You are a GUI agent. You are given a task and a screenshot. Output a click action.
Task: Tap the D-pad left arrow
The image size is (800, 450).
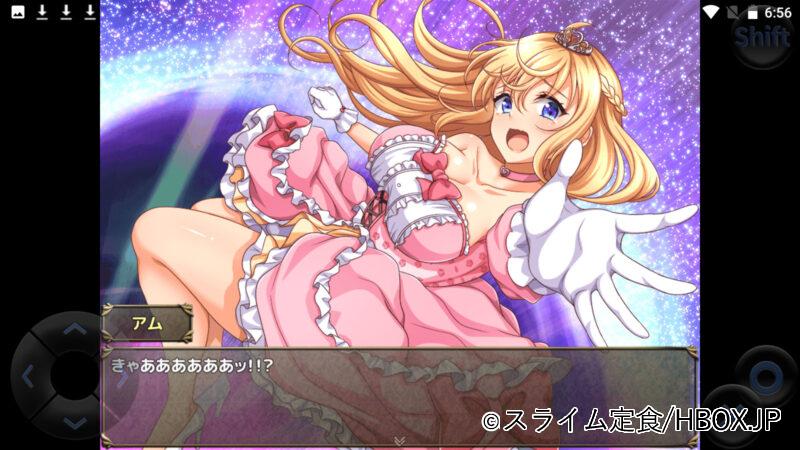(28, 377)
